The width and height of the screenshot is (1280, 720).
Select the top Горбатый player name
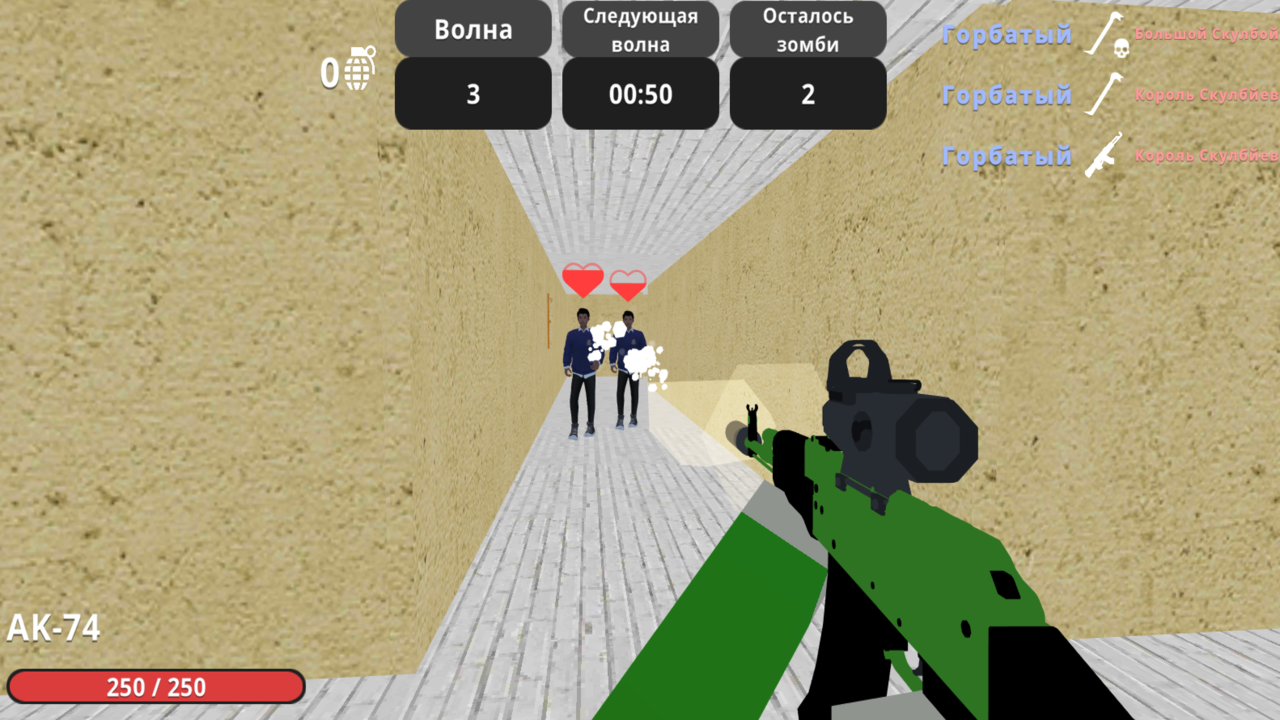1007,34
